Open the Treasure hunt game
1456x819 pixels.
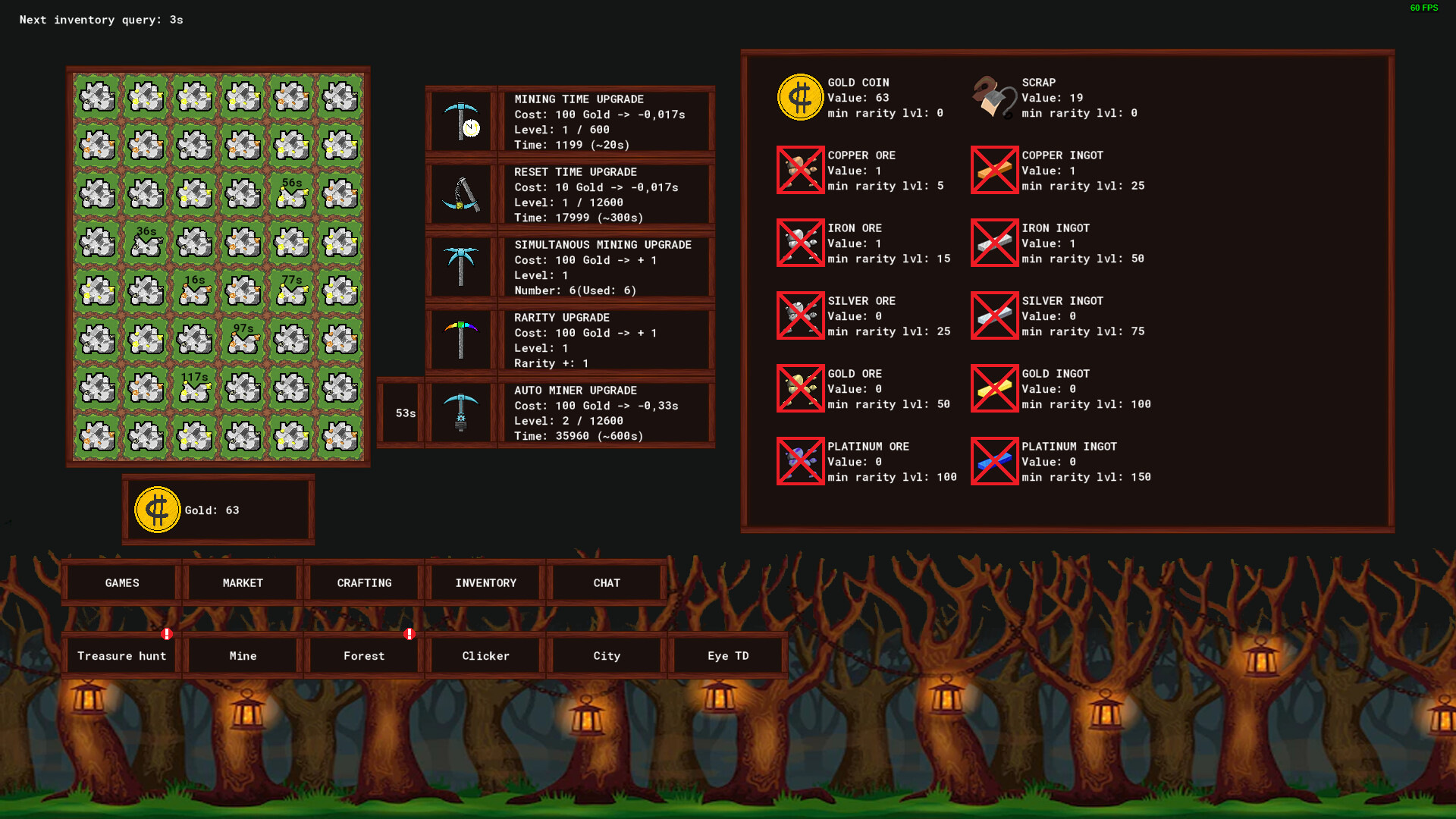click(x=121, y=655)
